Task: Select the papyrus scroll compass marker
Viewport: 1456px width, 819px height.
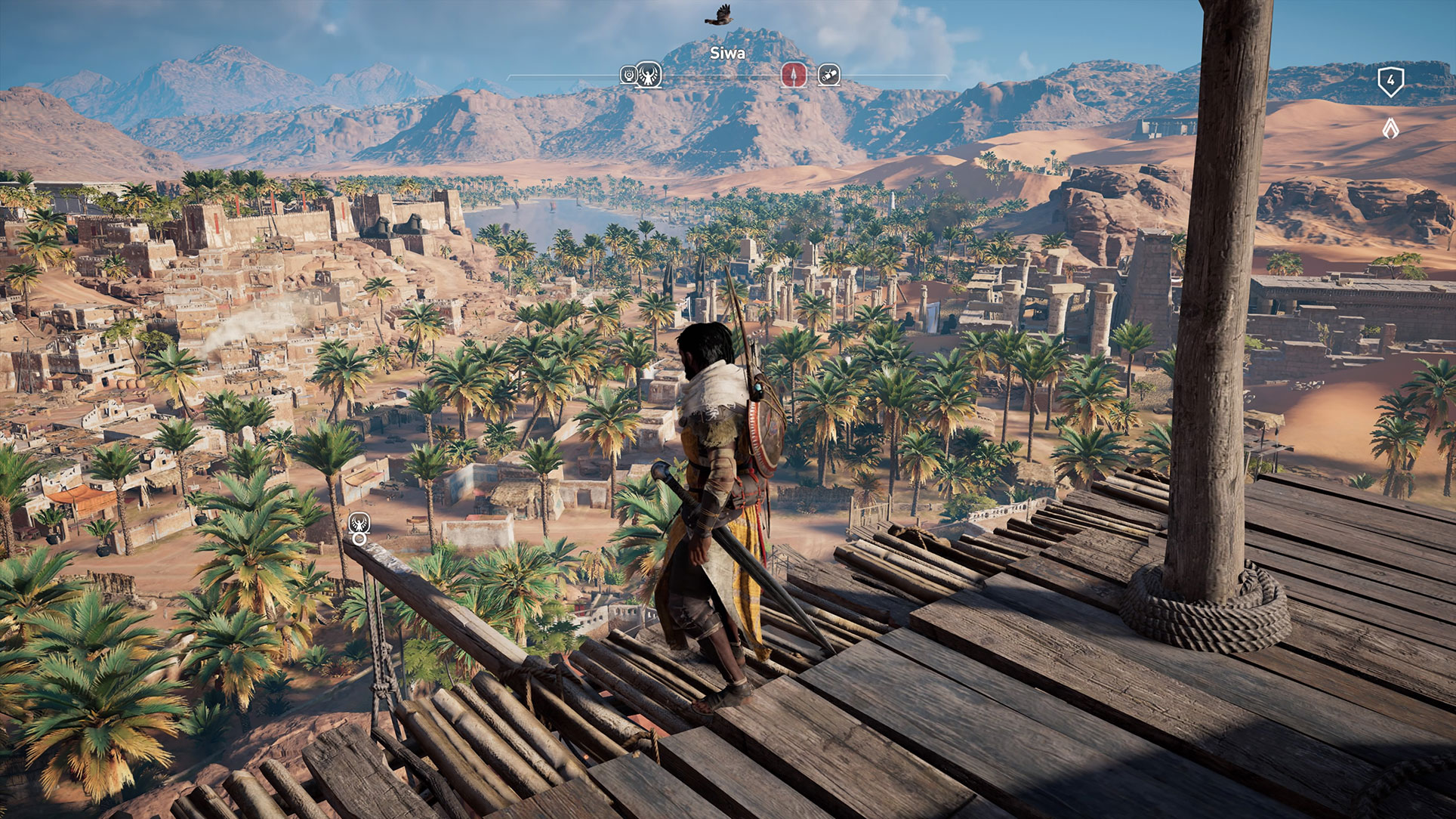Action: (x=828, y=74)
